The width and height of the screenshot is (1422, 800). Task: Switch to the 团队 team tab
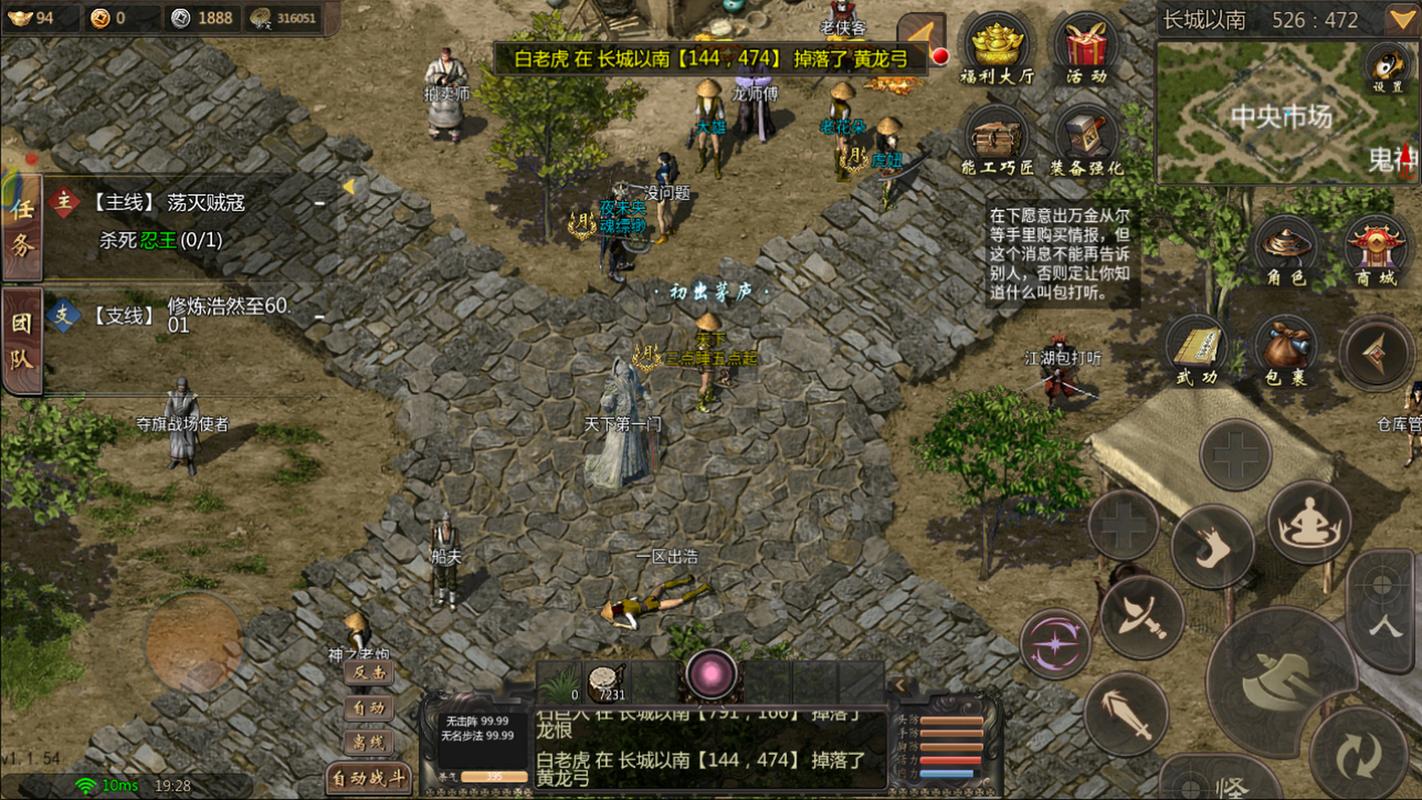tap(22, 341)
